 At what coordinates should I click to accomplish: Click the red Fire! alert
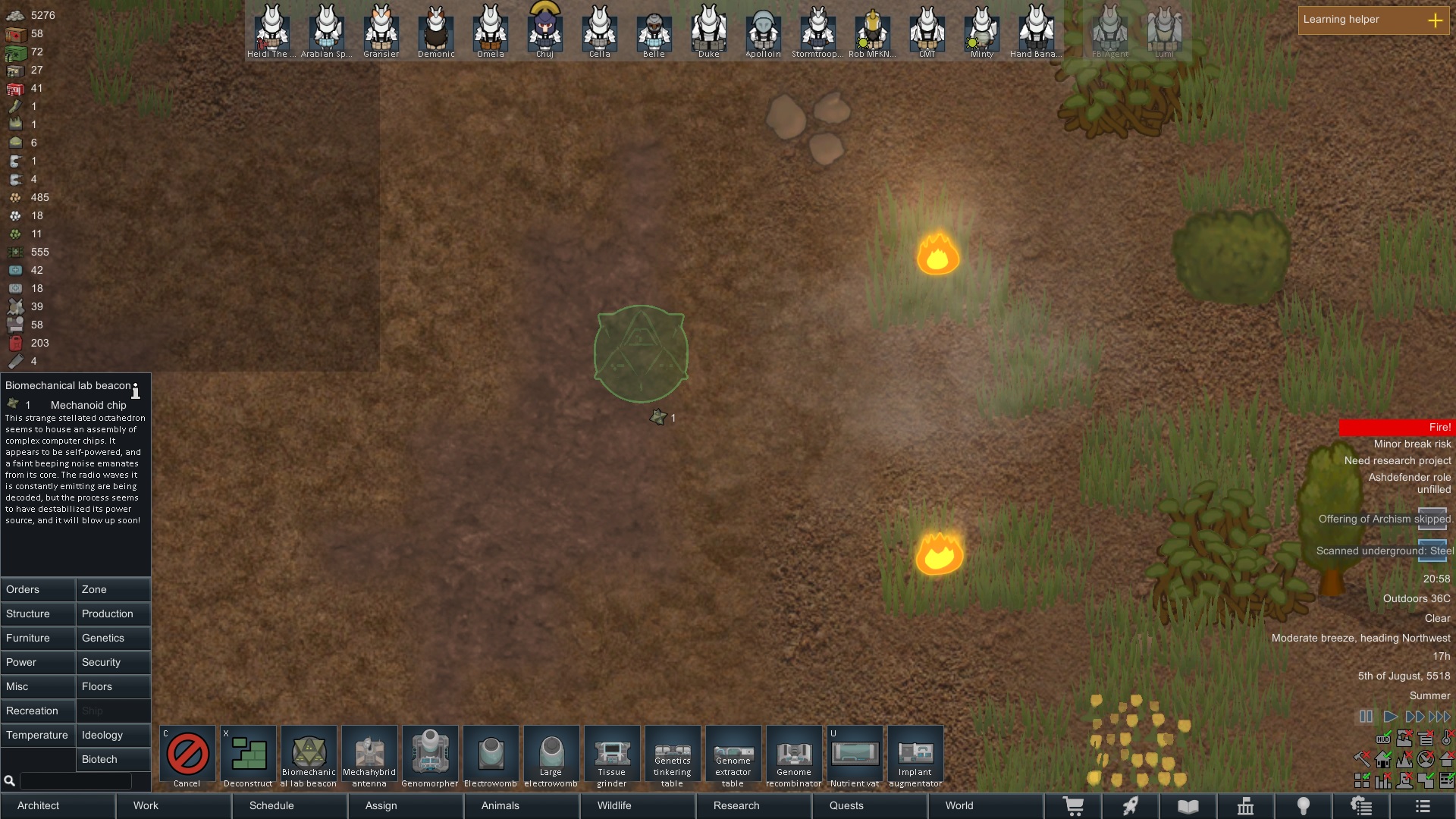point(1396,428)
